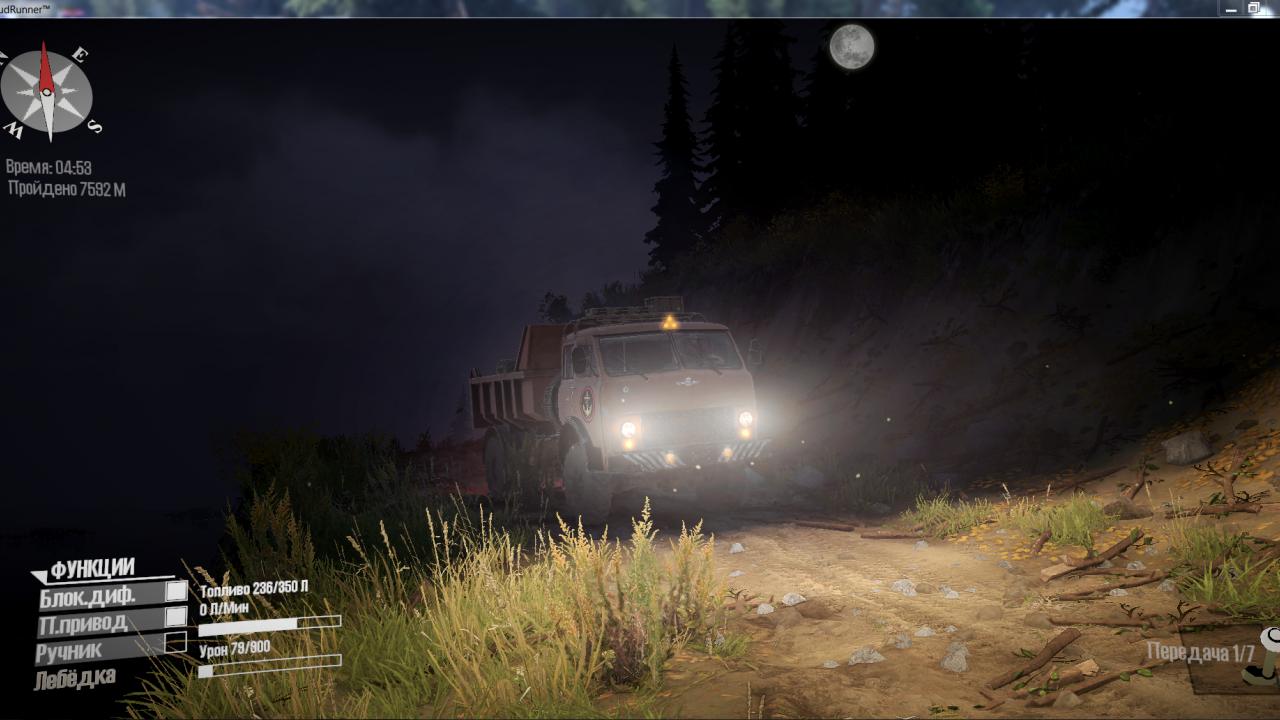
Task: Toggle the П.привод all-wheel drive checkbox
Action: [176, 617]
